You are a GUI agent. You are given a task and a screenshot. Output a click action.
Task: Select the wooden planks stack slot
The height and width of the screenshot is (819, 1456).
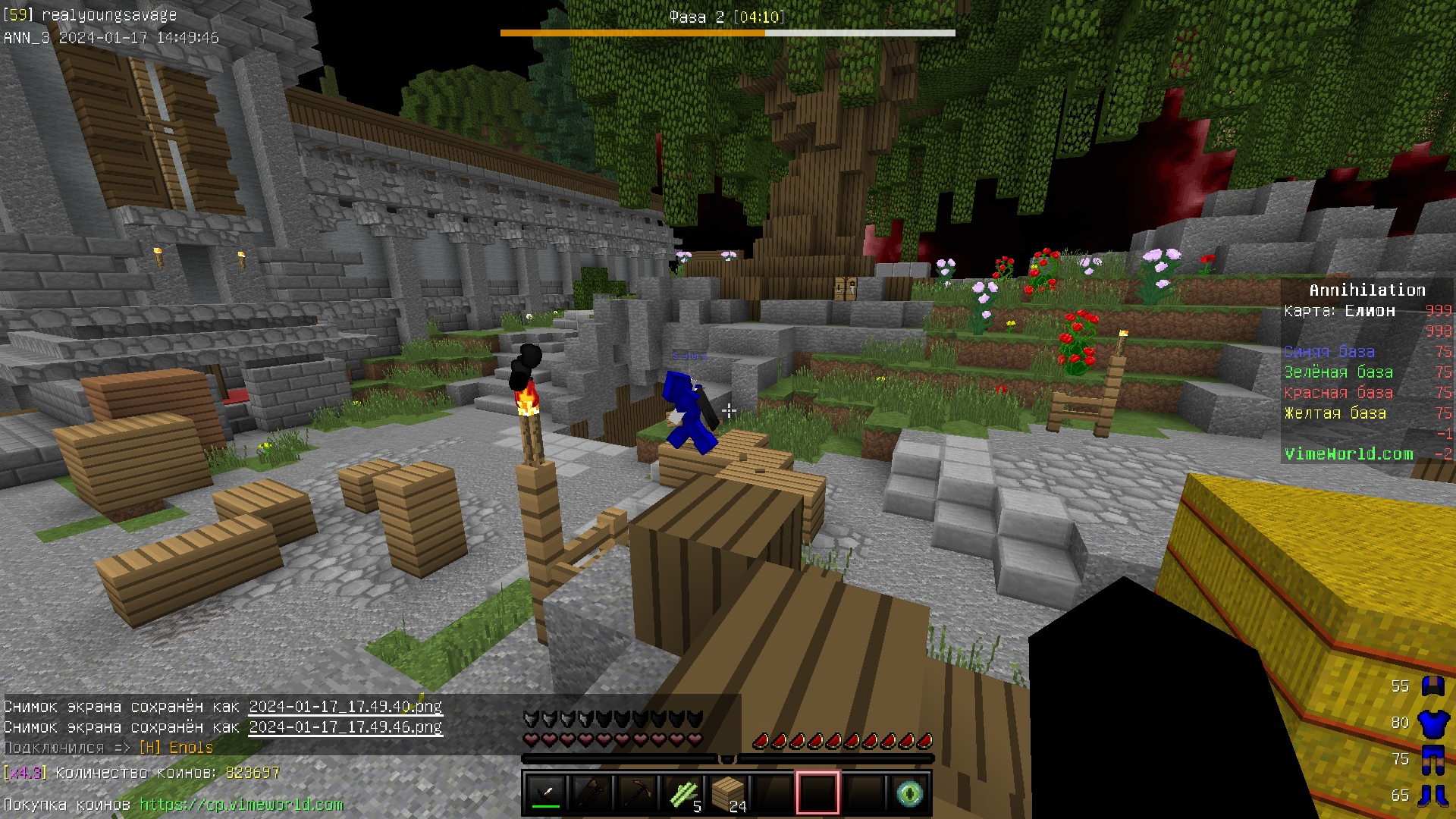coord(727,793)
